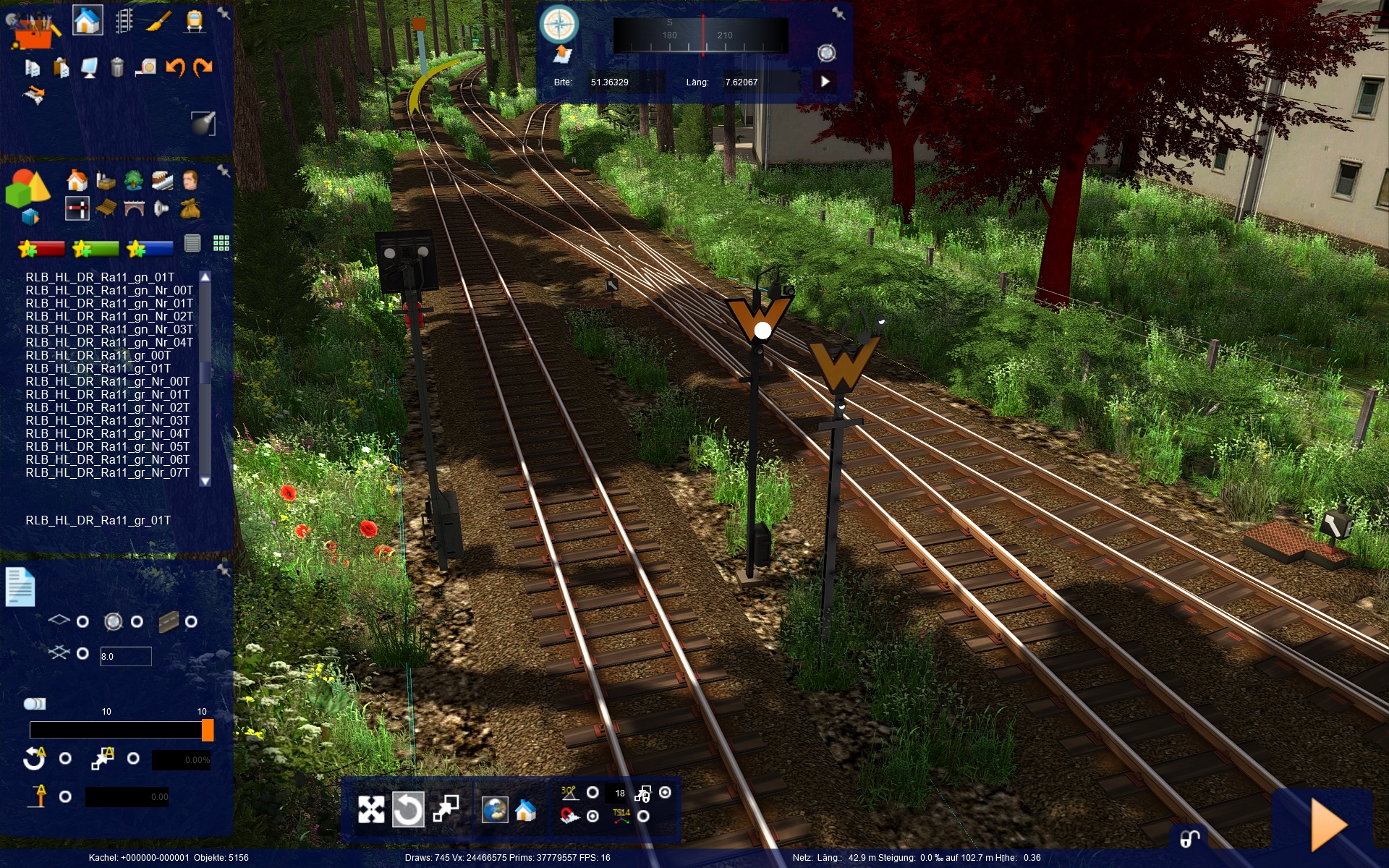This screenshot has width=1389, height=868.
Task: Click the large orange play arrow
Action: (x=1328, y=825)
